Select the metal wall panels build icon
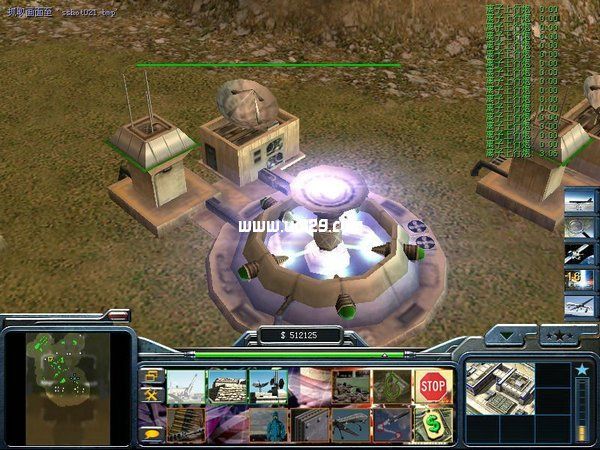600x450 pixels. coord(309,424)
